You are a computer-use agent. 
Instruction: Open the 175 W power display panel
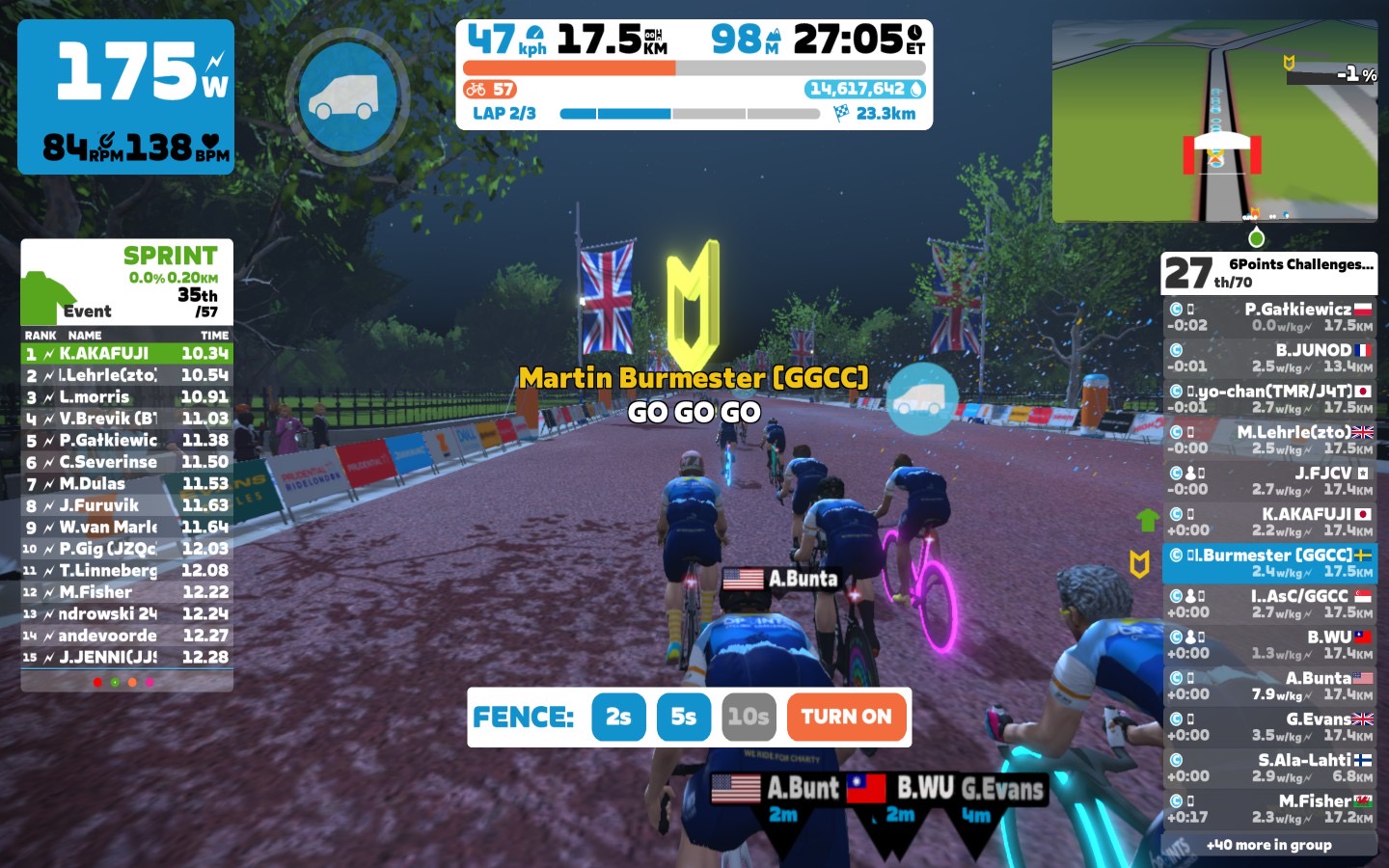(125, 96)
